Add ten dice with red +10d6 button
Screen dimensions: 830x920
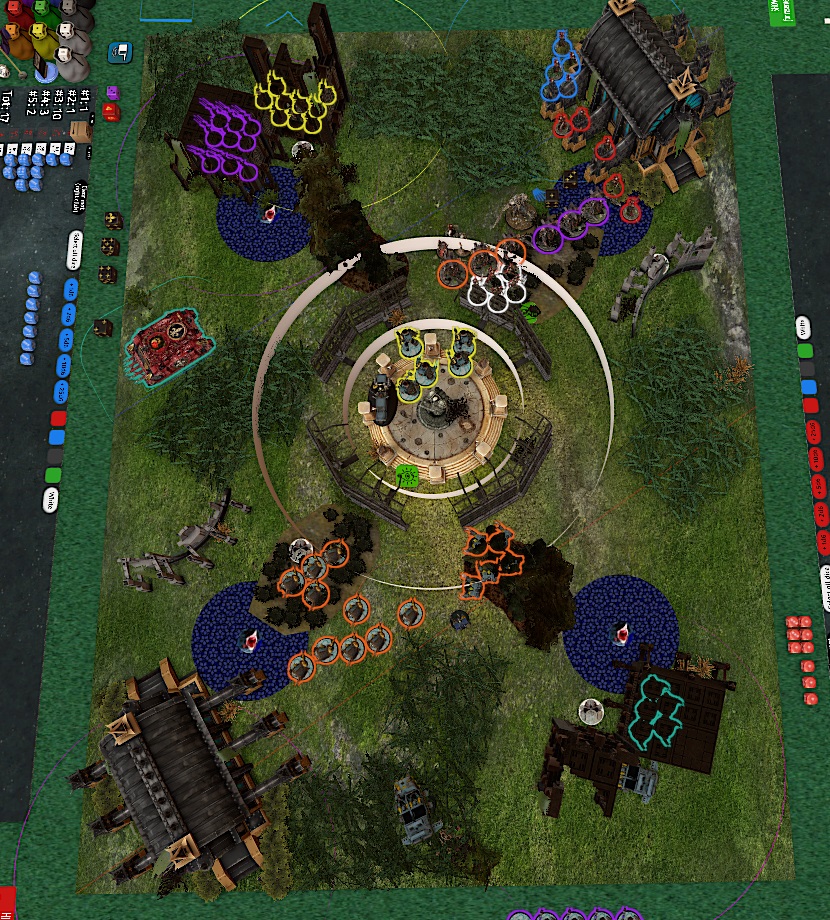tap(815, 458)
